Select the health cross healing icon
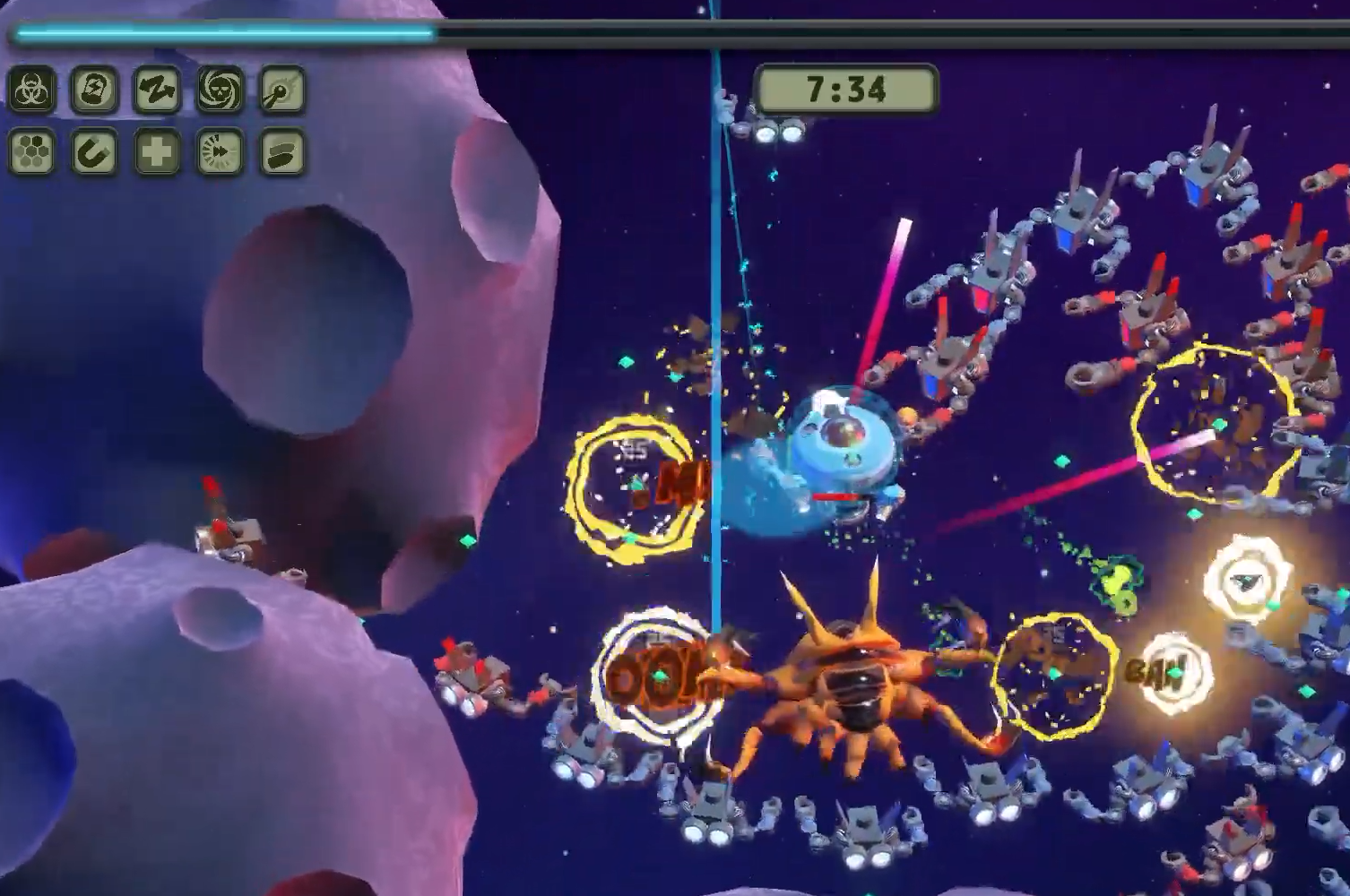The height and width of the screenshot is (896, 1350). coord(158,154)
